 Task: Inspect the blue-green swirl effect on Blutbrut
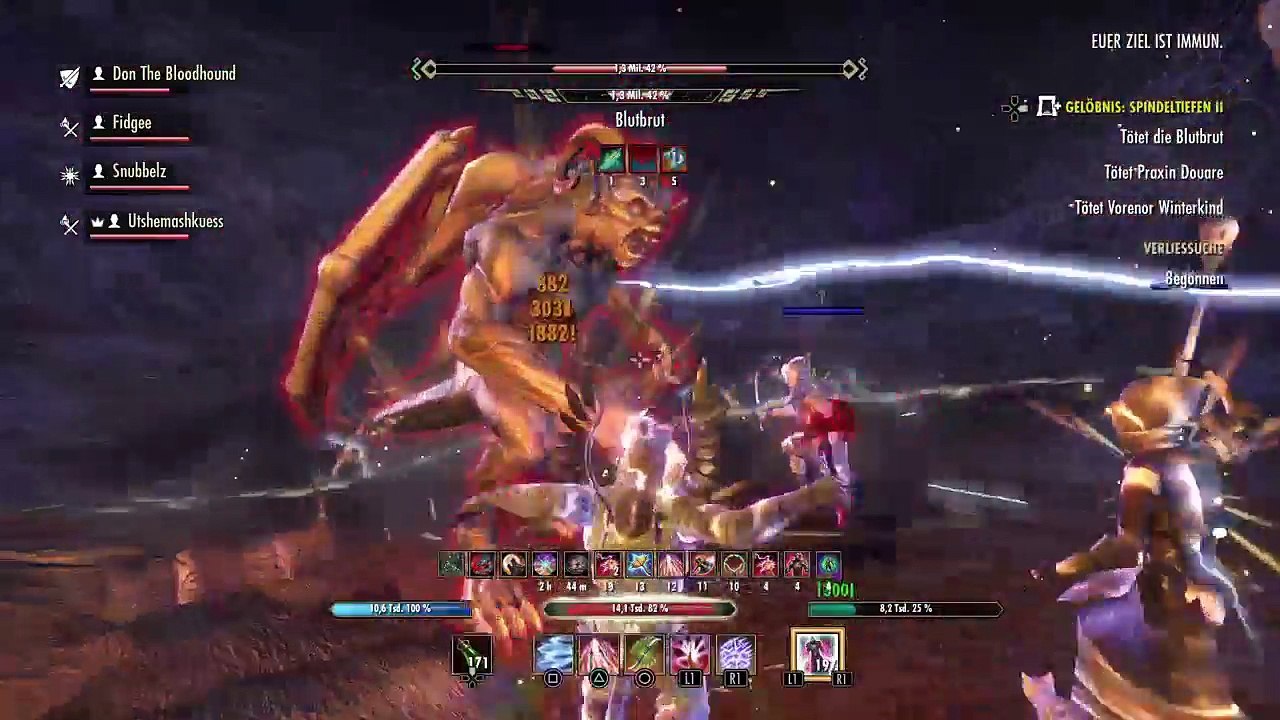673,159
